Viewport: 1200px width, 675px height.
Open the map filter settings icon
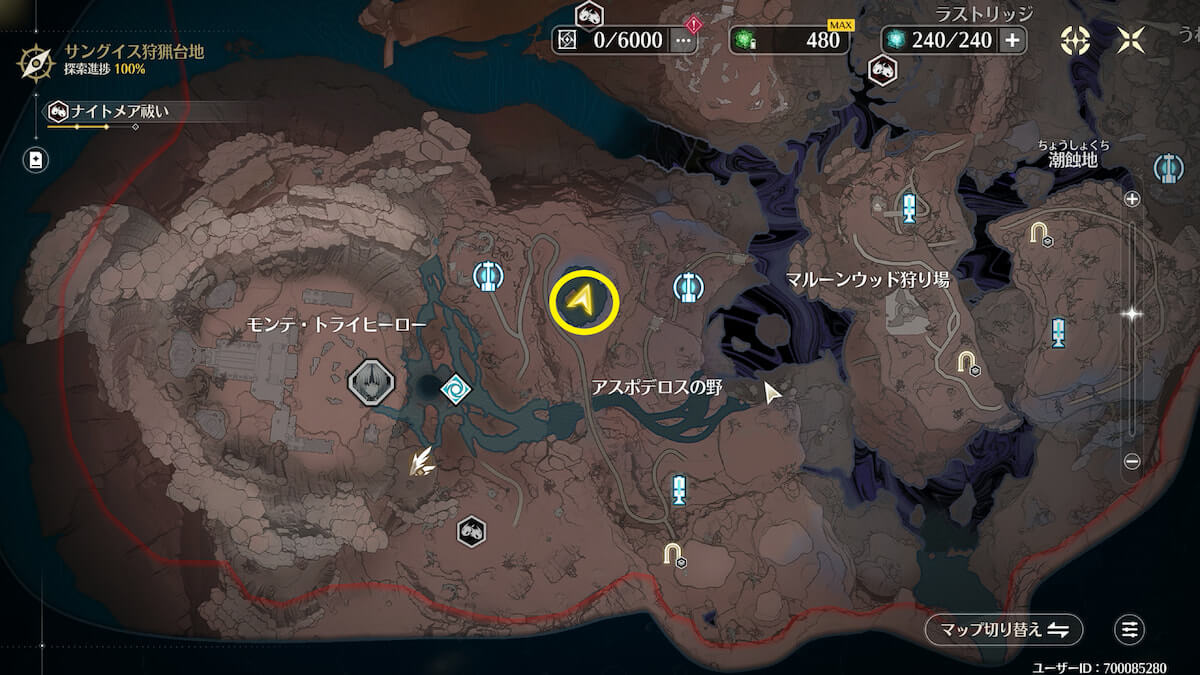pos(1129,630)
